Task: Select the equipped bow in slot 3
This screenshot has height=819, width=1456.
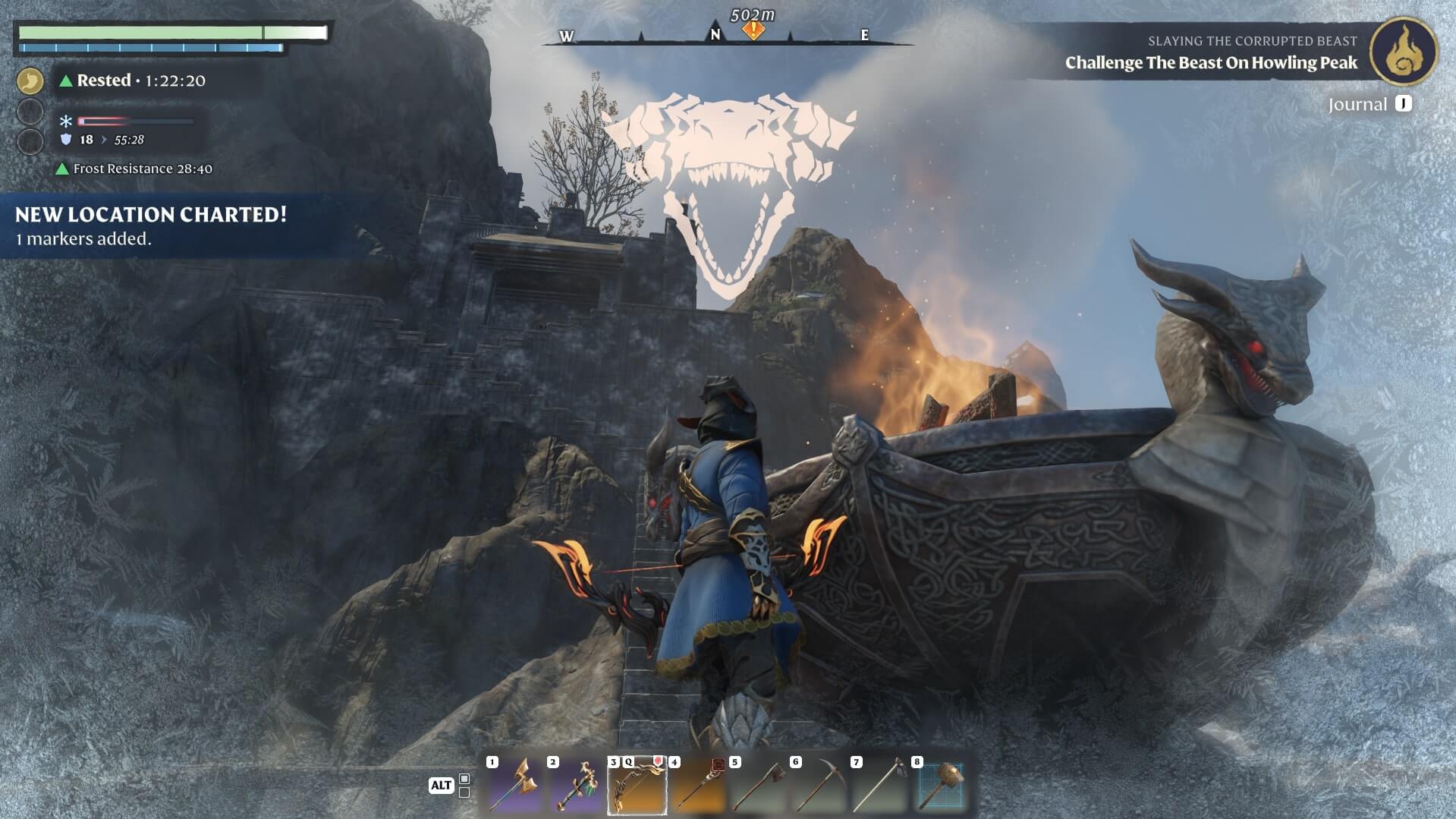Action: click(x=637, y=786)
